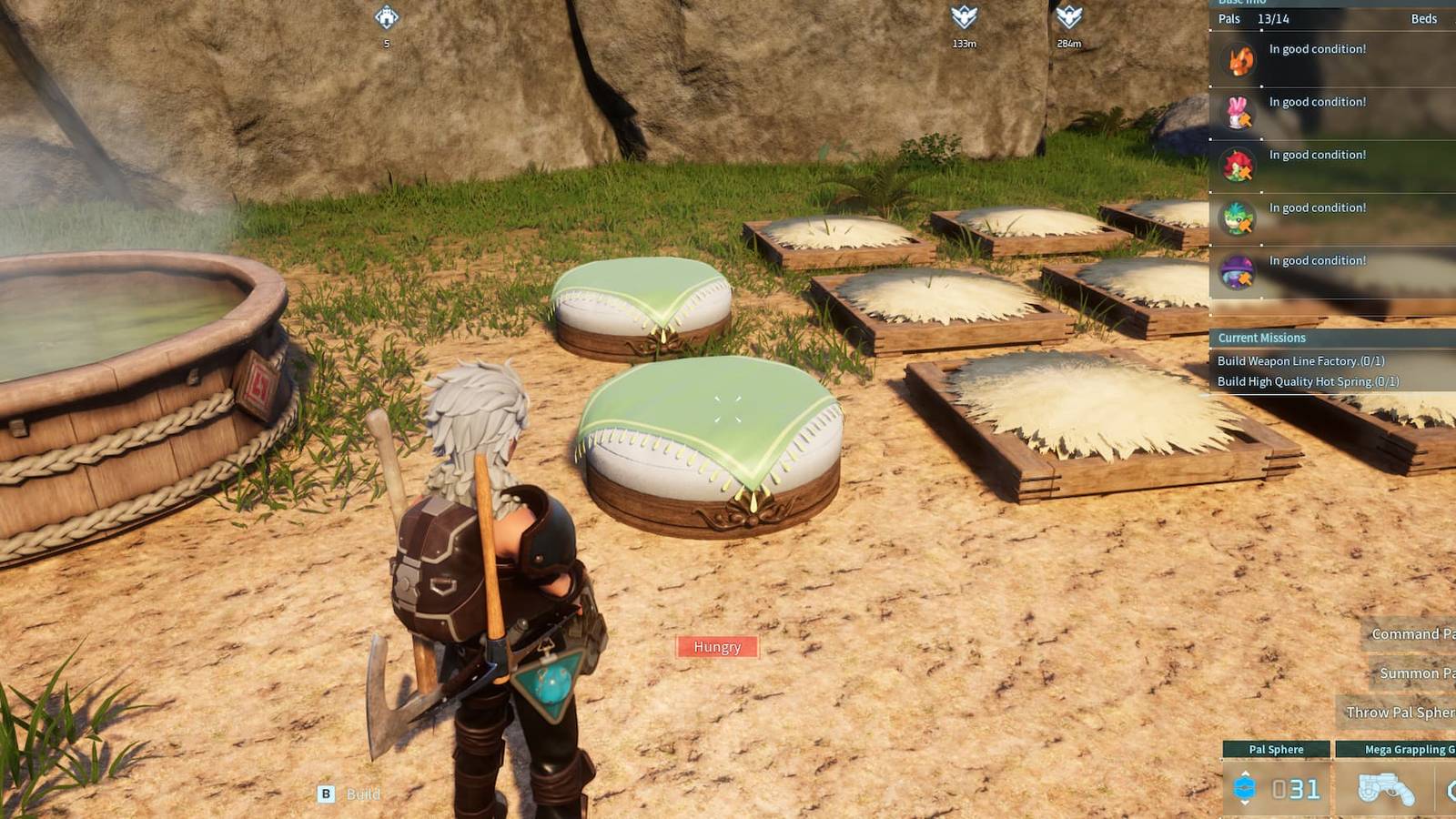This screenshot has width=1456, height=819.
Task: Click the base fast travel marker icon
Action: [386, 15]
